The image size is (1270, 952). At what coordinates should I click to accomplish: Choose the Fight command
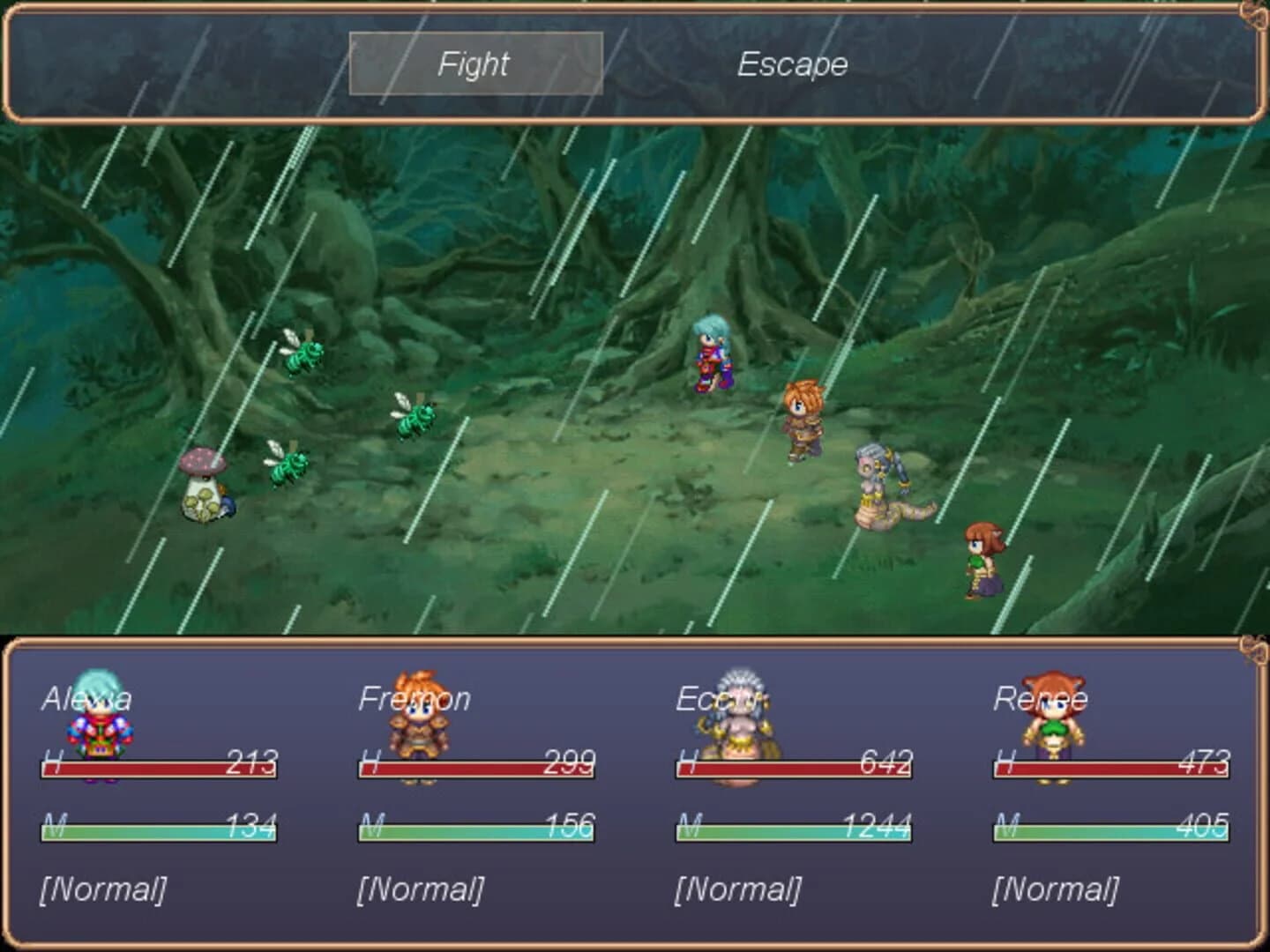[474, 64]
